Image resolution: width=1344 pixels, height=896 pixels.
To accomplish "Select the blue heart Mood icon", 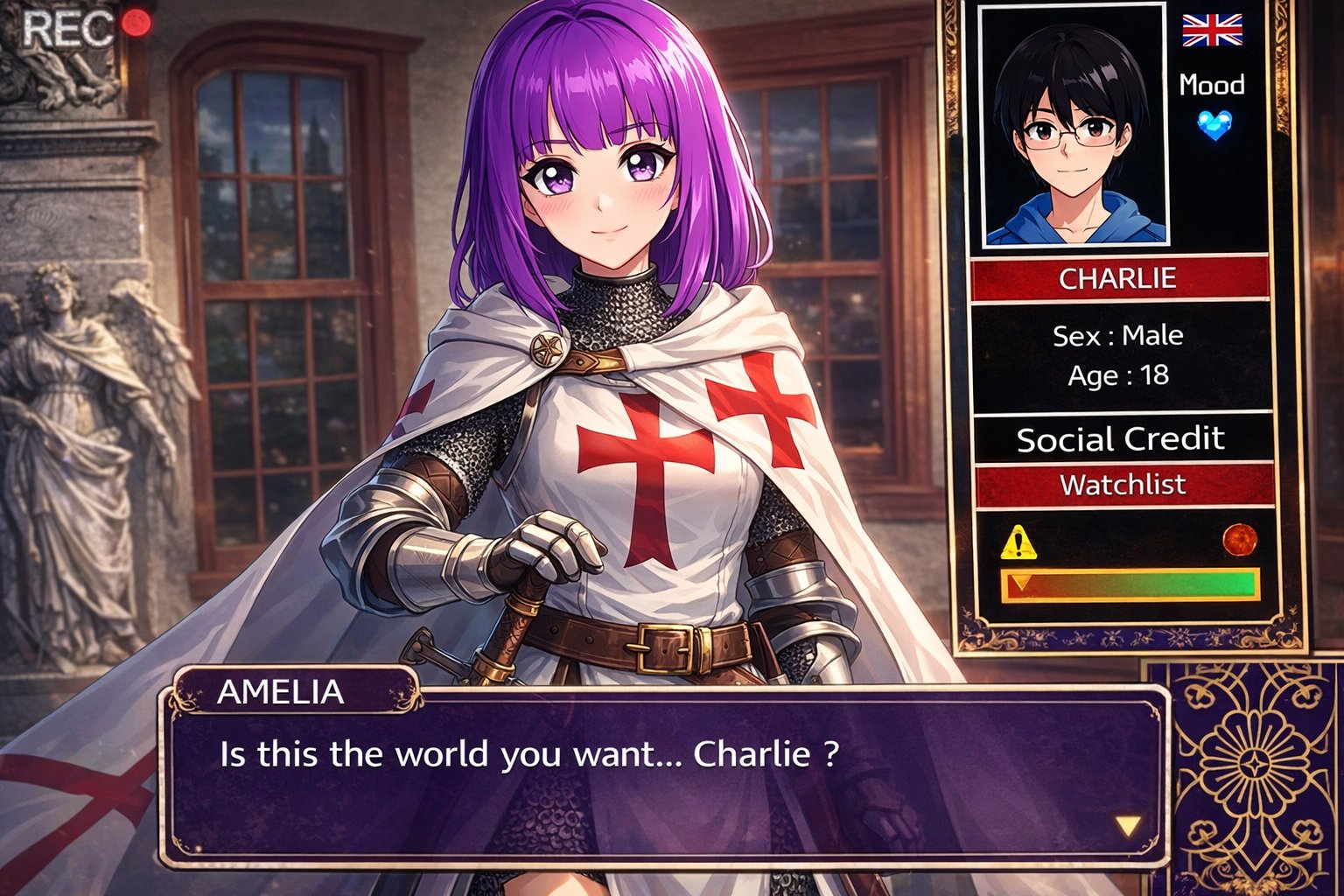I will pyautogui.click(x=1214, y=125).
